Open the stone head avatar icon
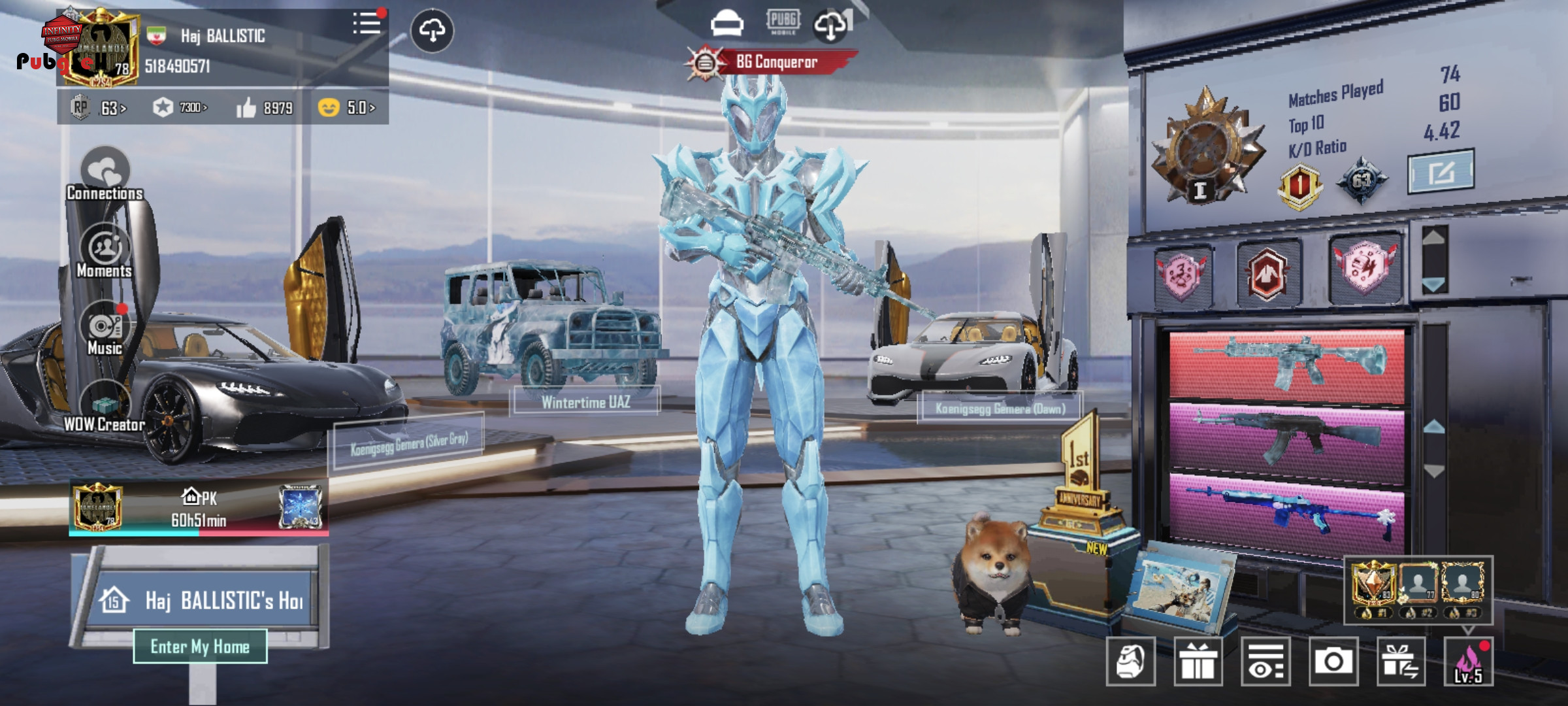The image size is (1568, 706). pyautogui.click(x=1131, y=662)
